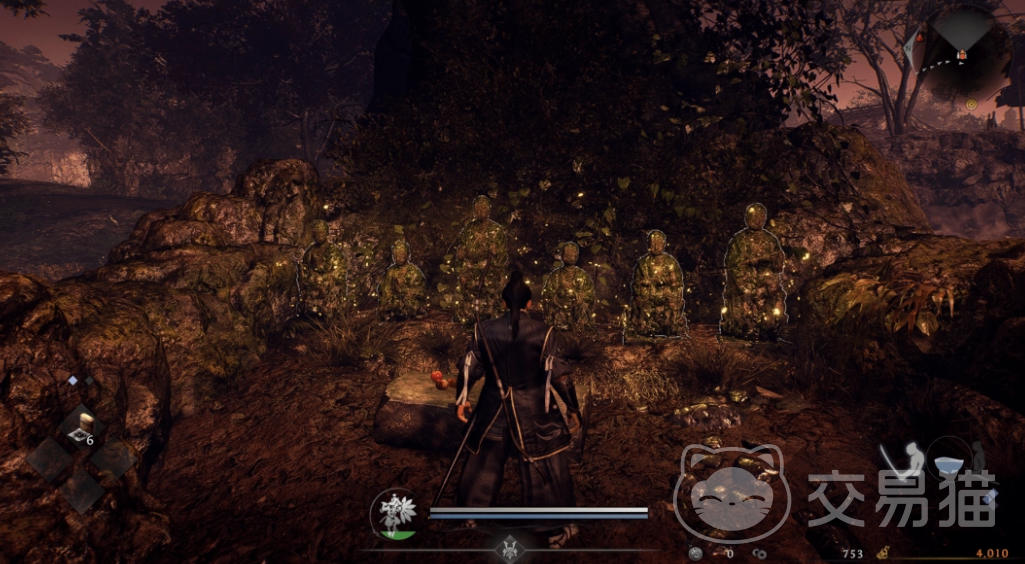The height and width of the screenshot is (564, 1025).
Task: Select the samurai helmet icon
Action: (508, 548)
